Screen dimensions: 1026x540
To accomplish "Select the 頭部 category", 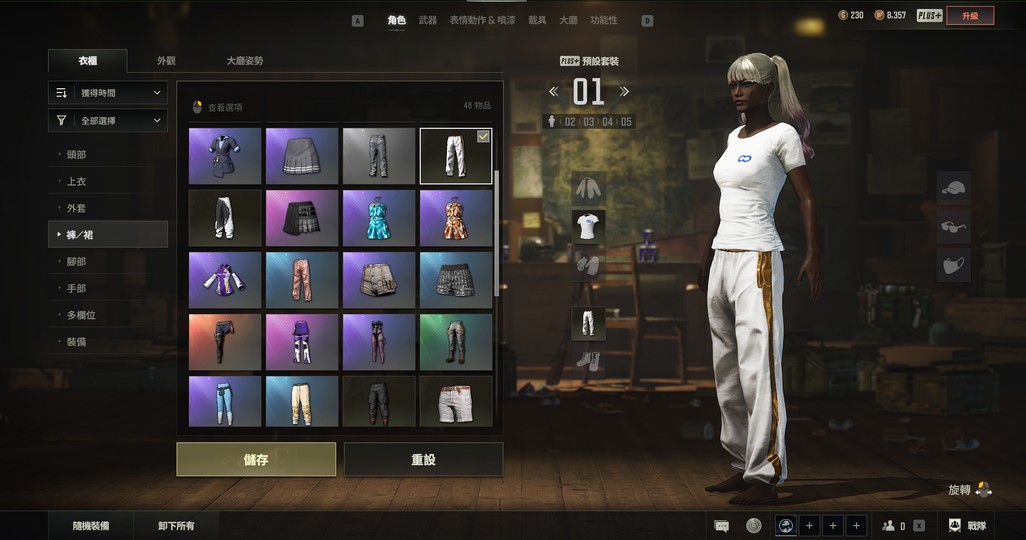I will (x=76, y=155).
